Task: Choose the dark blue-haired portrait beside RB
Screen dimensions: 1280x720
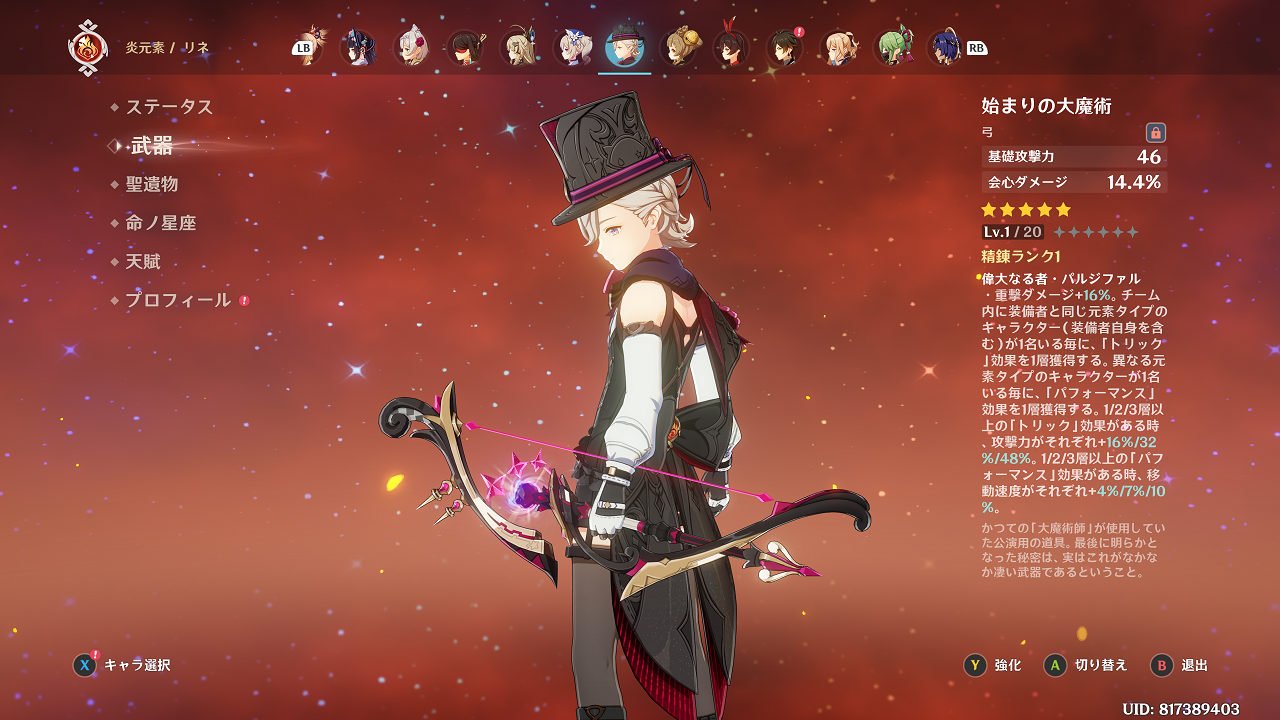Action: coord(943,47)
